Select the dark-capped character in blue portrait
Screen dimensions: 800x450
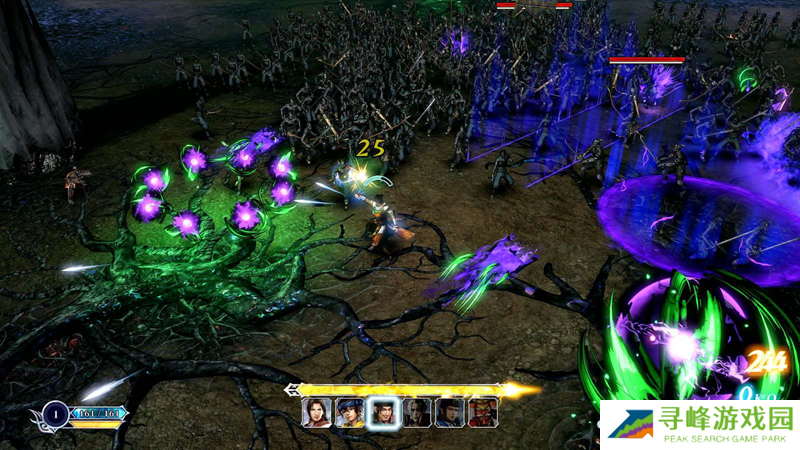point(449,412)
